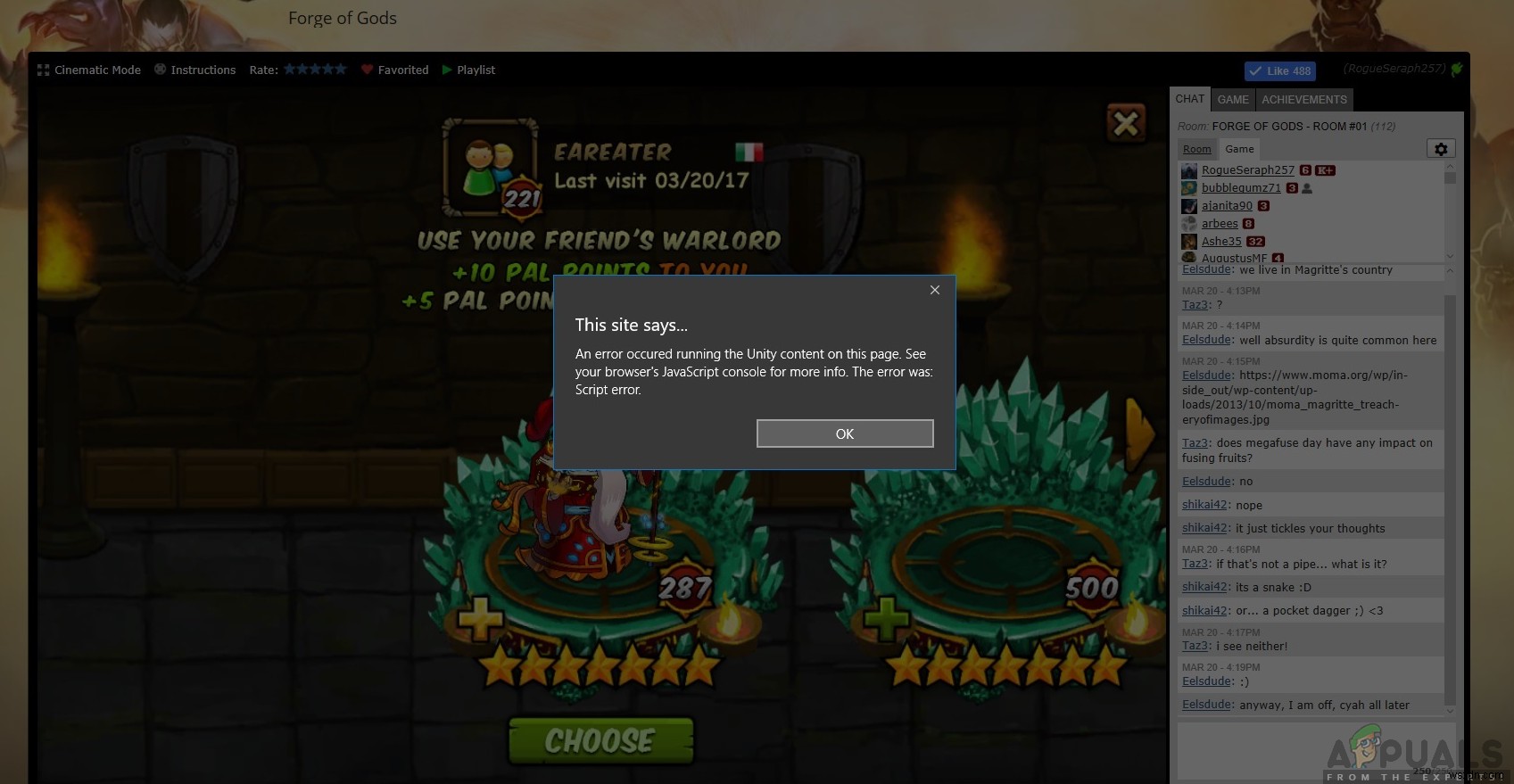1514x784 pixels.
Task: Switch chat filter to Room
Action: coord(1196,149)
